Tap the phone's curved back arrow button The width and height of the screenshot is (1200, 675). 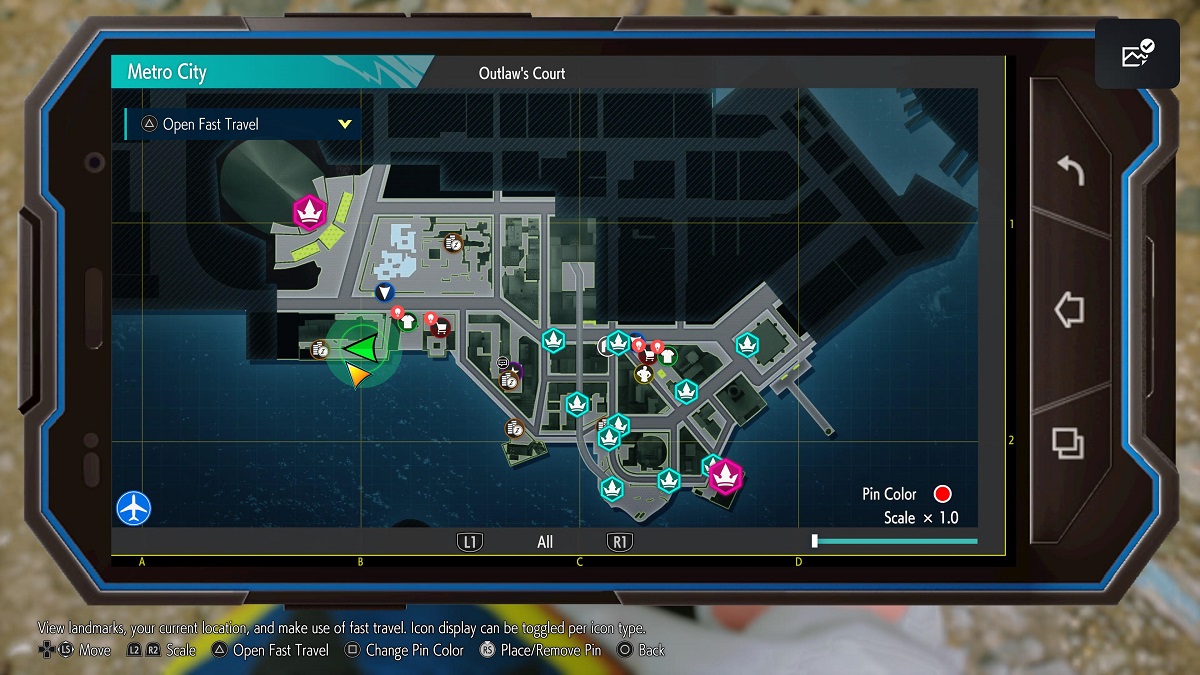(1069, 171)
